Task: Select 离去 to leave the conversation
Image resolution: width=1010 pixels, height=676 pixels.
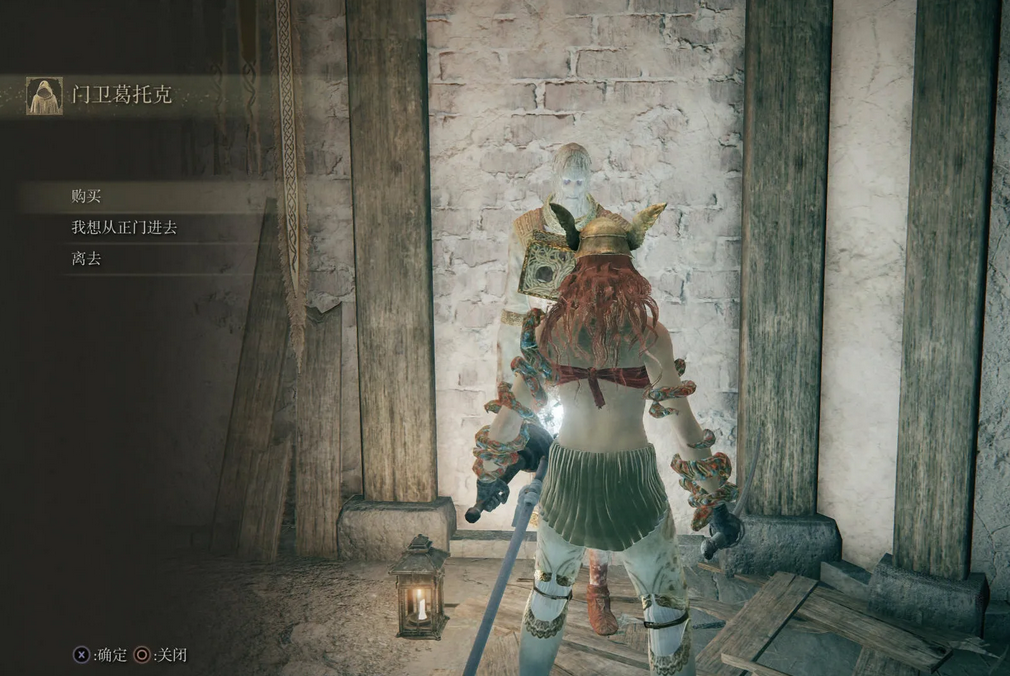Action: pyautogui.click(x=87, y=259)
